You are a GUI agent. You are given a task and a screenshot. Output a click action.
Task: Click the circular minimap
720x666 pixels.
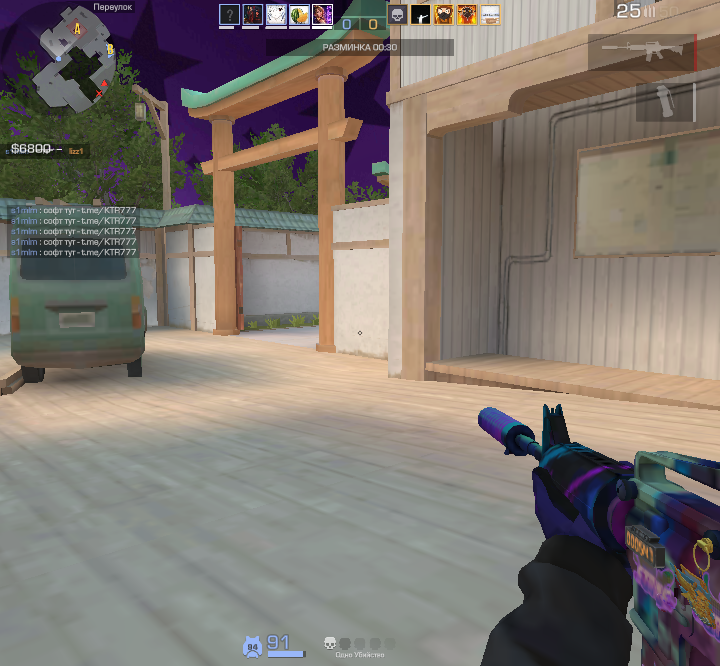click(x=73, y=61)
